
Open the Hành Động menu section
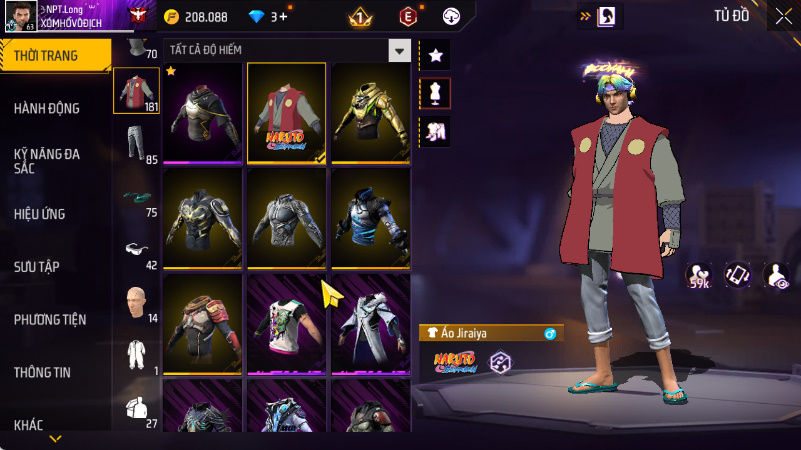(x=47, y=108)
